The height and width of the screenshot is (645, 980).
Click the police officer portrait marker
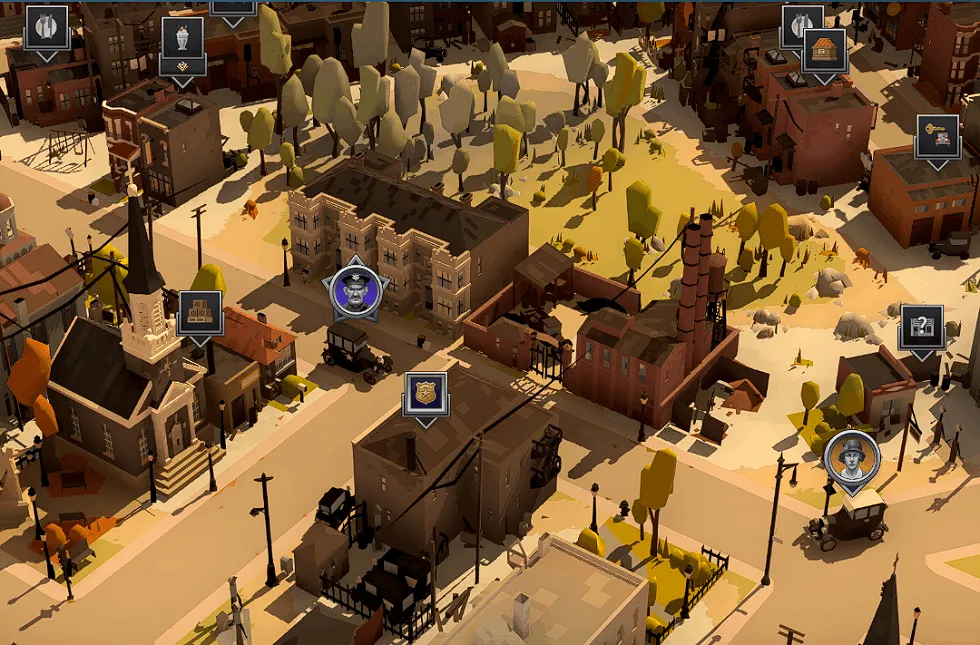pyautogui.click(x=356, y=290)
